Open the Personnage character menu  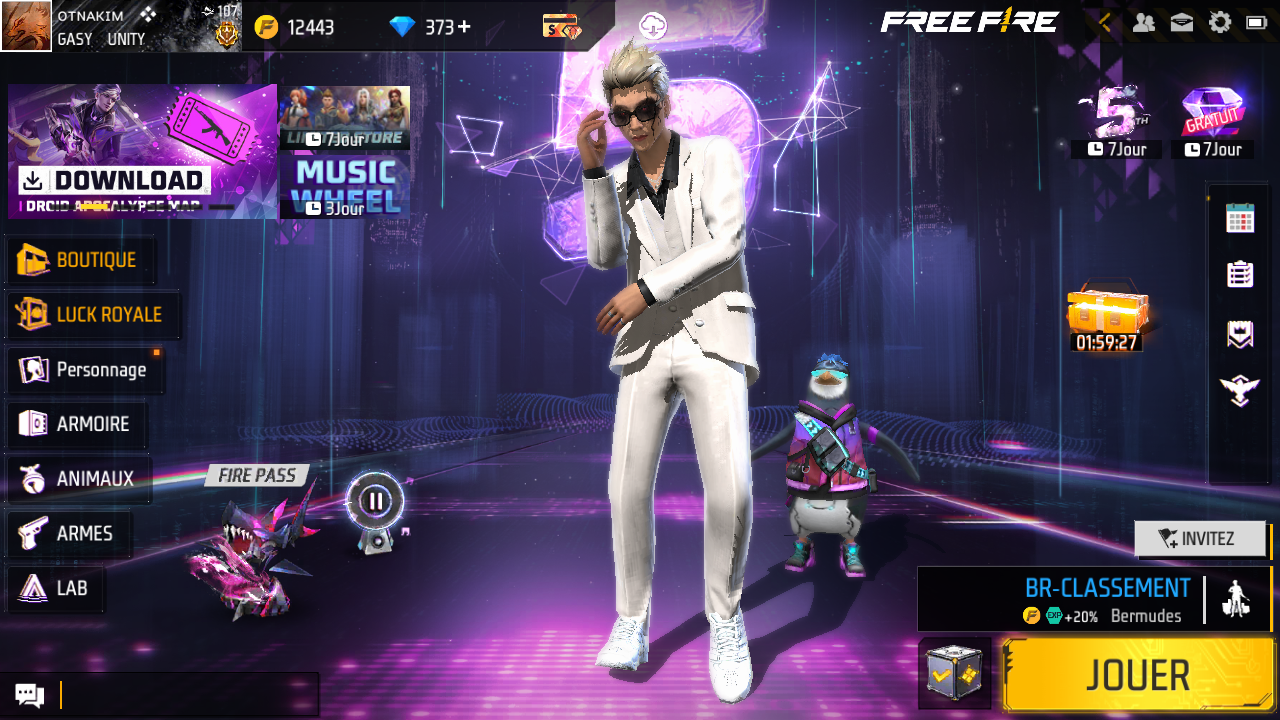[86, 370]
